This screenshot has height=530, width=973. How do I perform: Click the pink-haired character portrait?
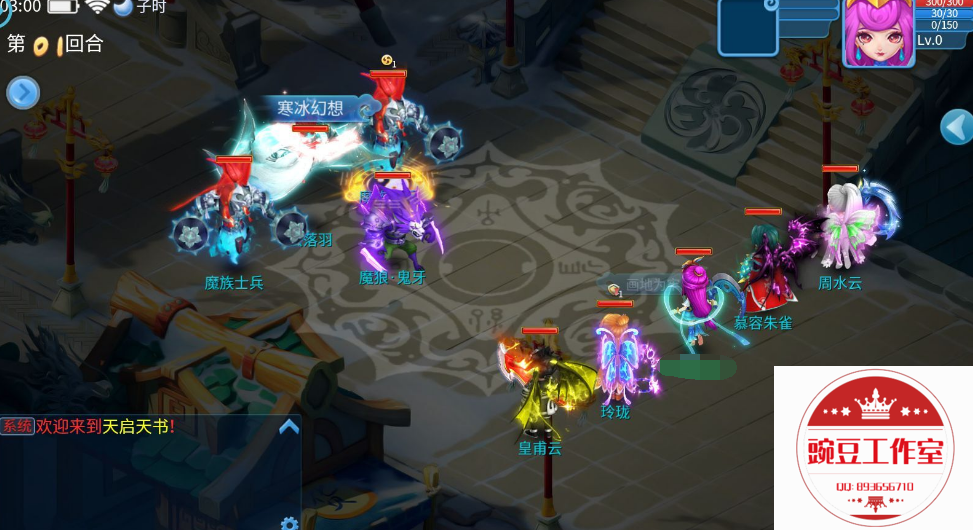point(878,32)
